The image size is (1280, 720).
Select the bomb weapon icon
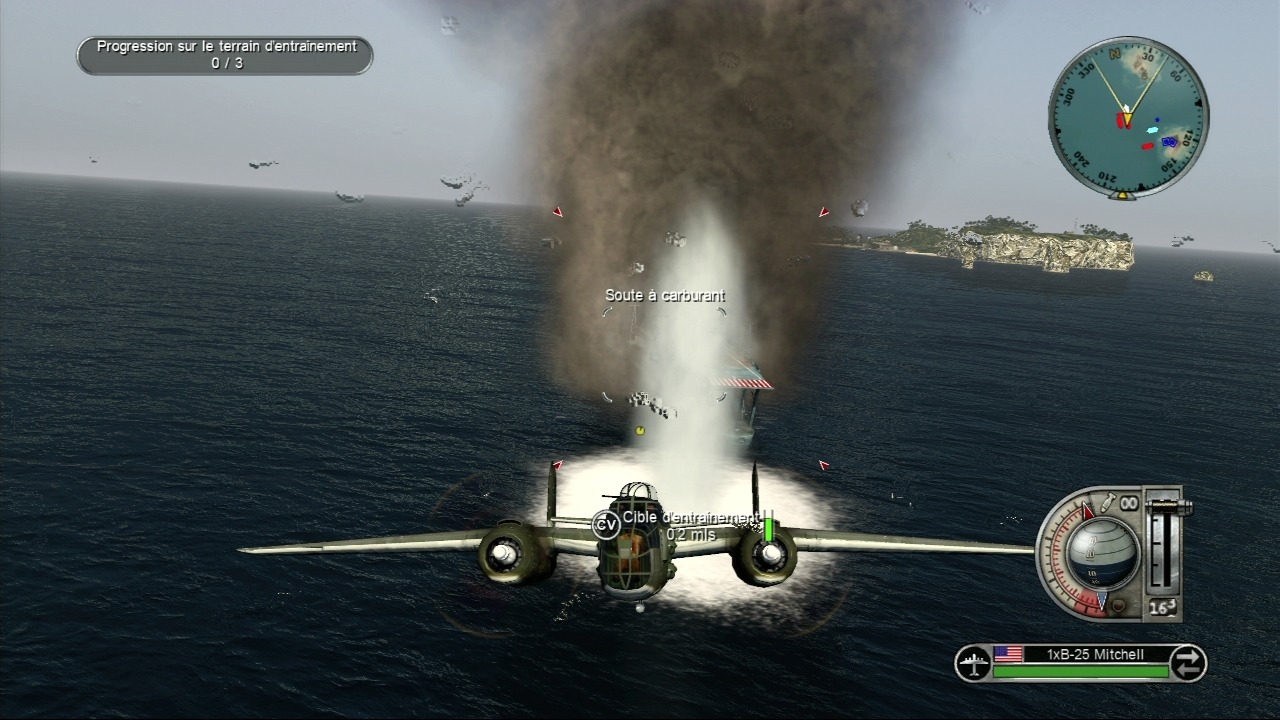click(1109, 501)
